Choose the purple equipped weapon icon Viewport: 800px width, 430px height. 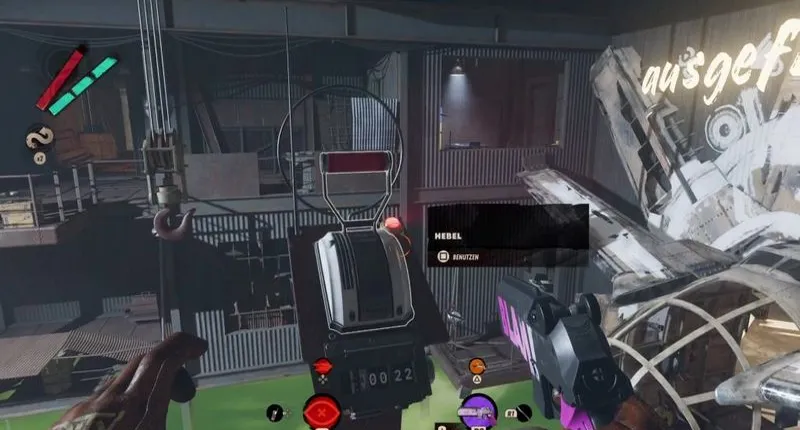[x=477, y=410]
